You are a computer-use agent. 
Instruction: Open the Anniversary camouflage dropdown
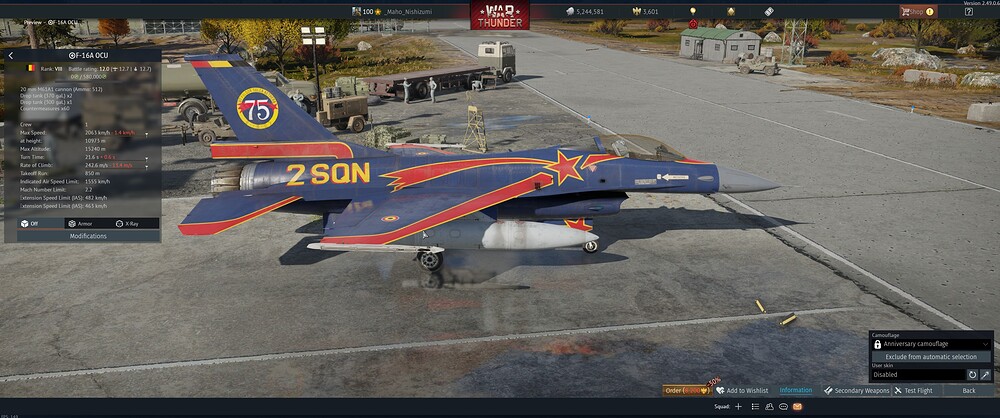point(931,344)
